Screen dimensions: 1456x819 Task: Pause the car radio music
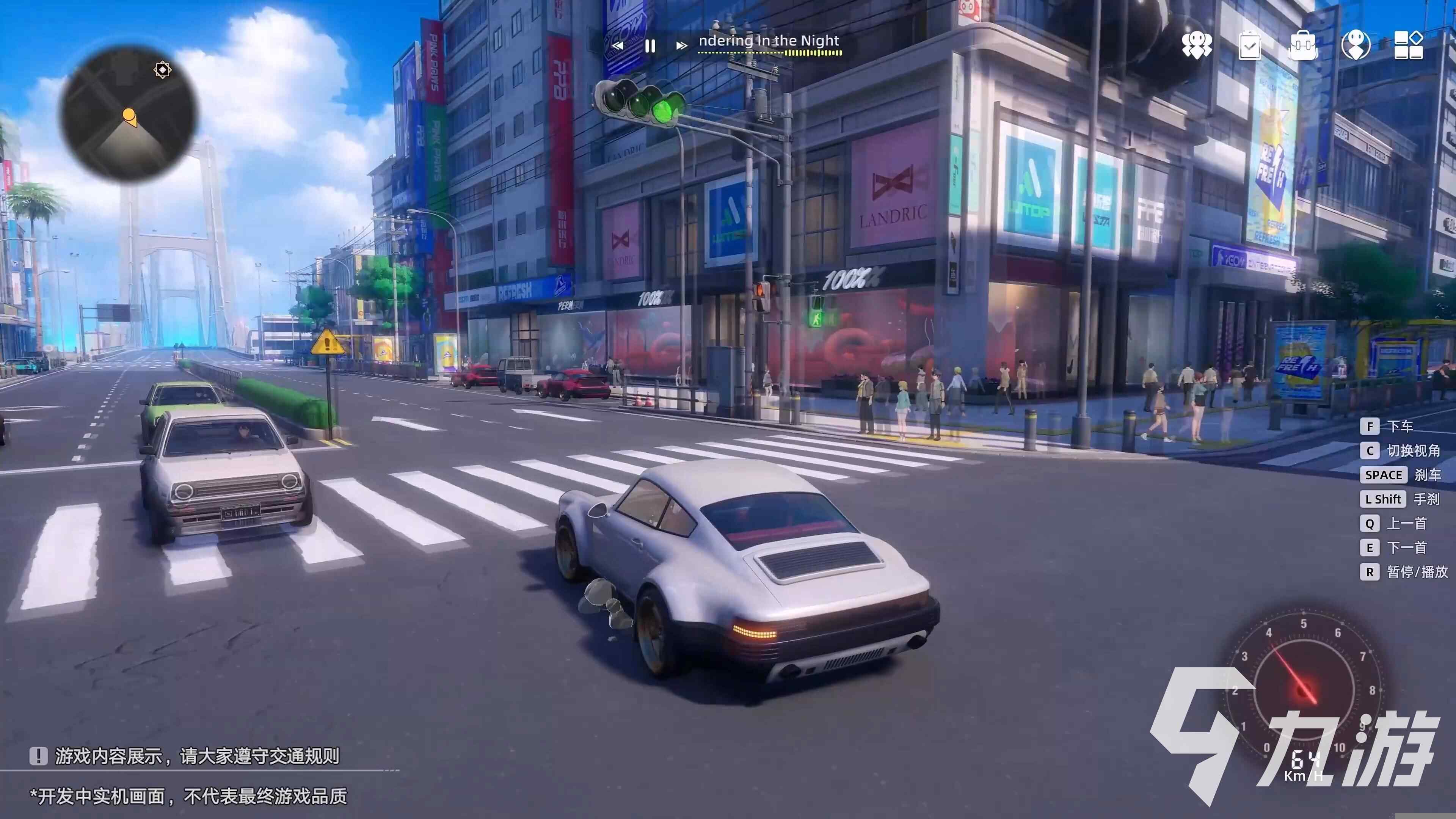pyautogui.click(x=650, y=46)
